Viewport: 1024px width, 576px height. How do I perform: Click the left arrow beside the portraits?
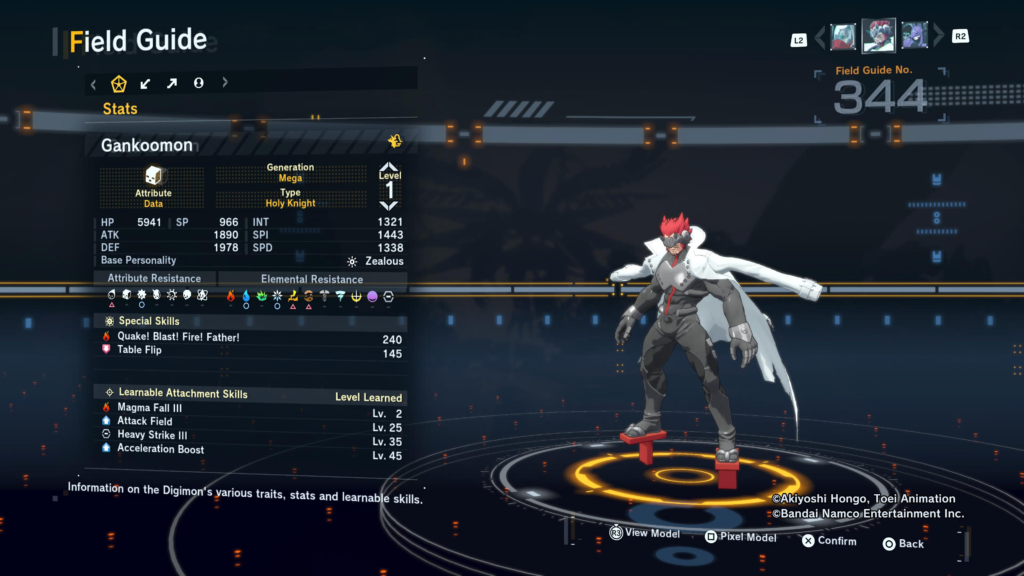(x=820, y=38)
